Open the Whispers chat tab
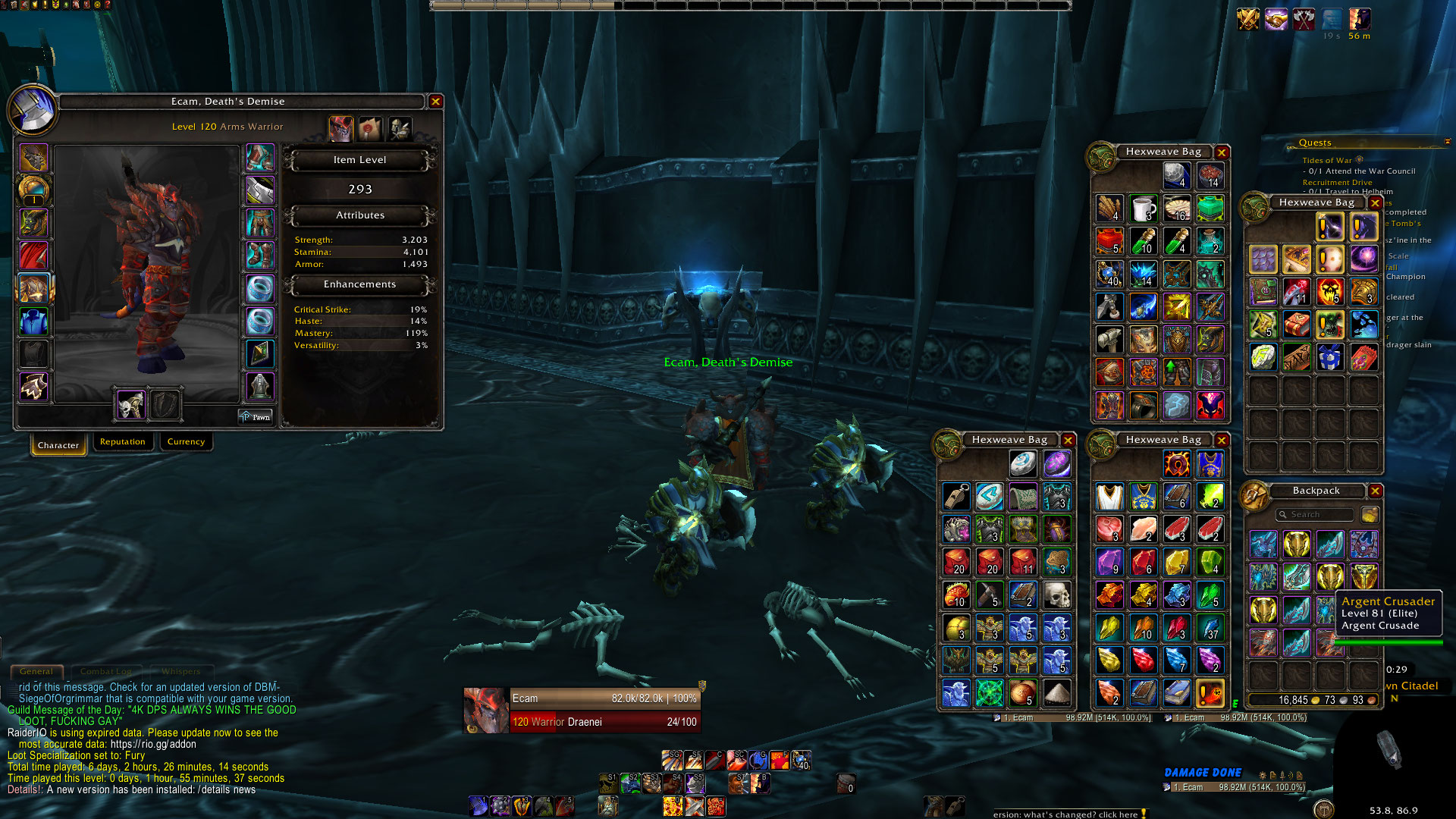This screenshot has width=1456, height=819. click(180, 671)
